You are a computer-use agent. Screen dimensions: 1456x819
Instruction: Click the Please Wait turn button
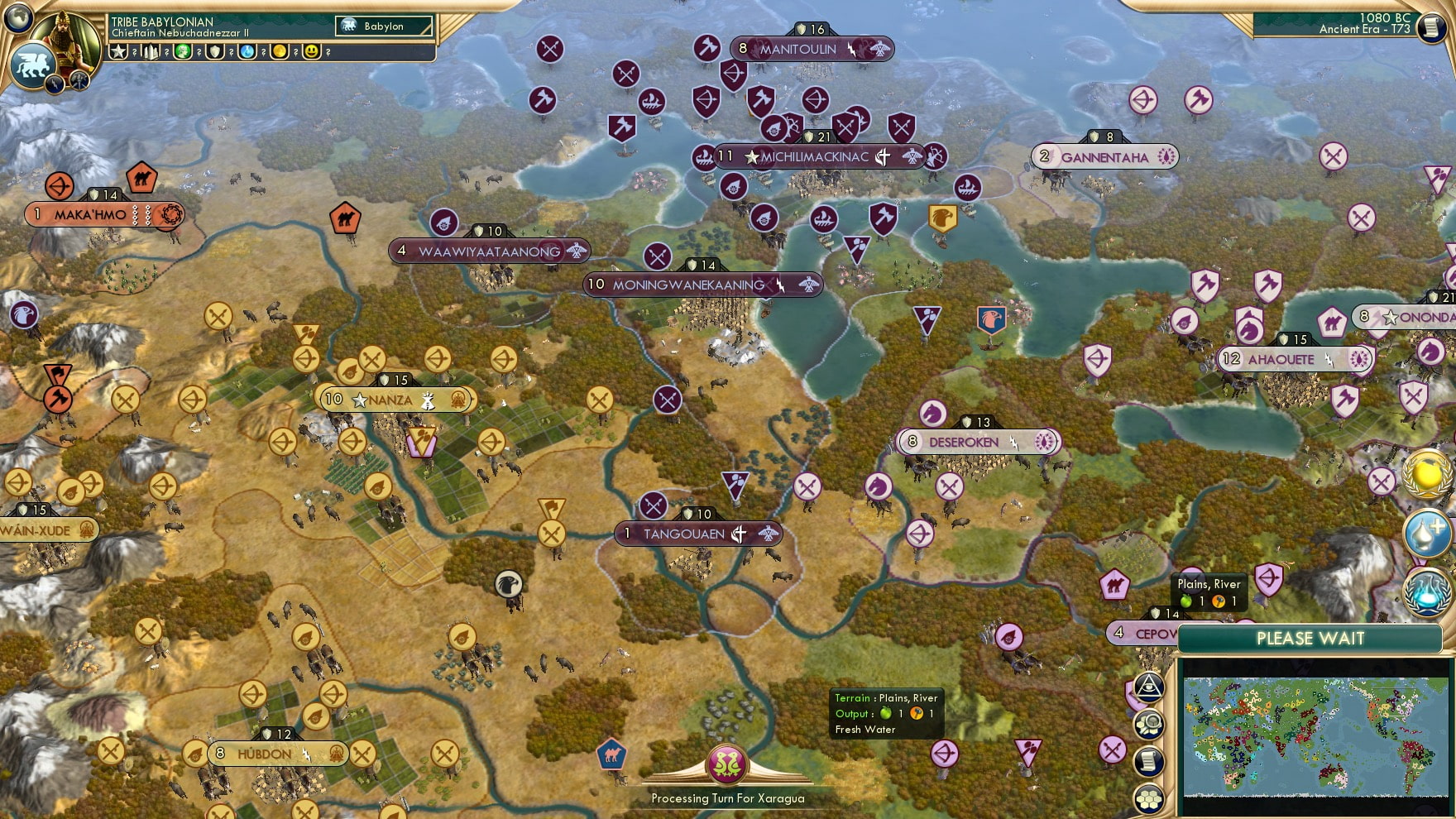point(1310,639)
